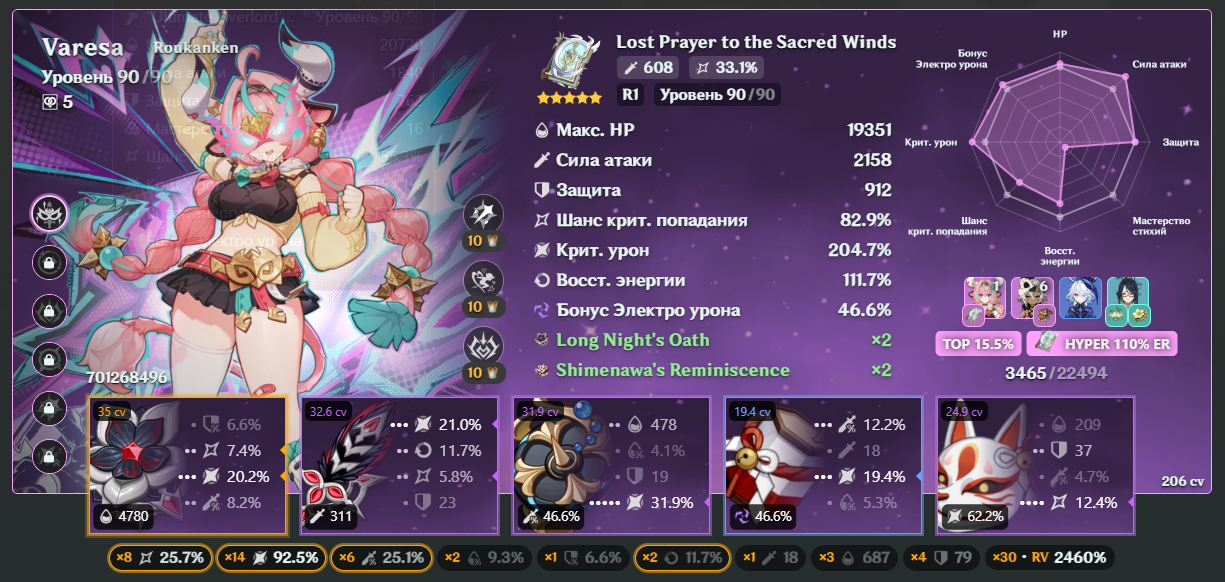Click the RV 2460% total roll chip
The width and height of the screenshot is (1225, 582).
[x=1048, y=557]
